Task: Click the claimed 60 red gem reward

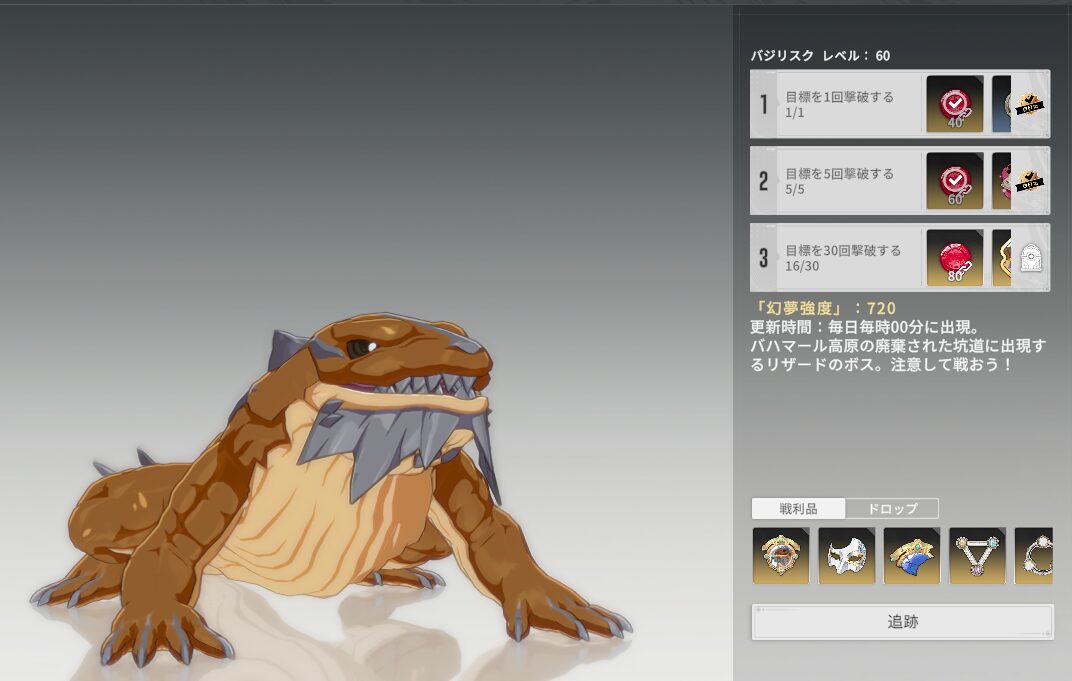Action: pos(955,181)
